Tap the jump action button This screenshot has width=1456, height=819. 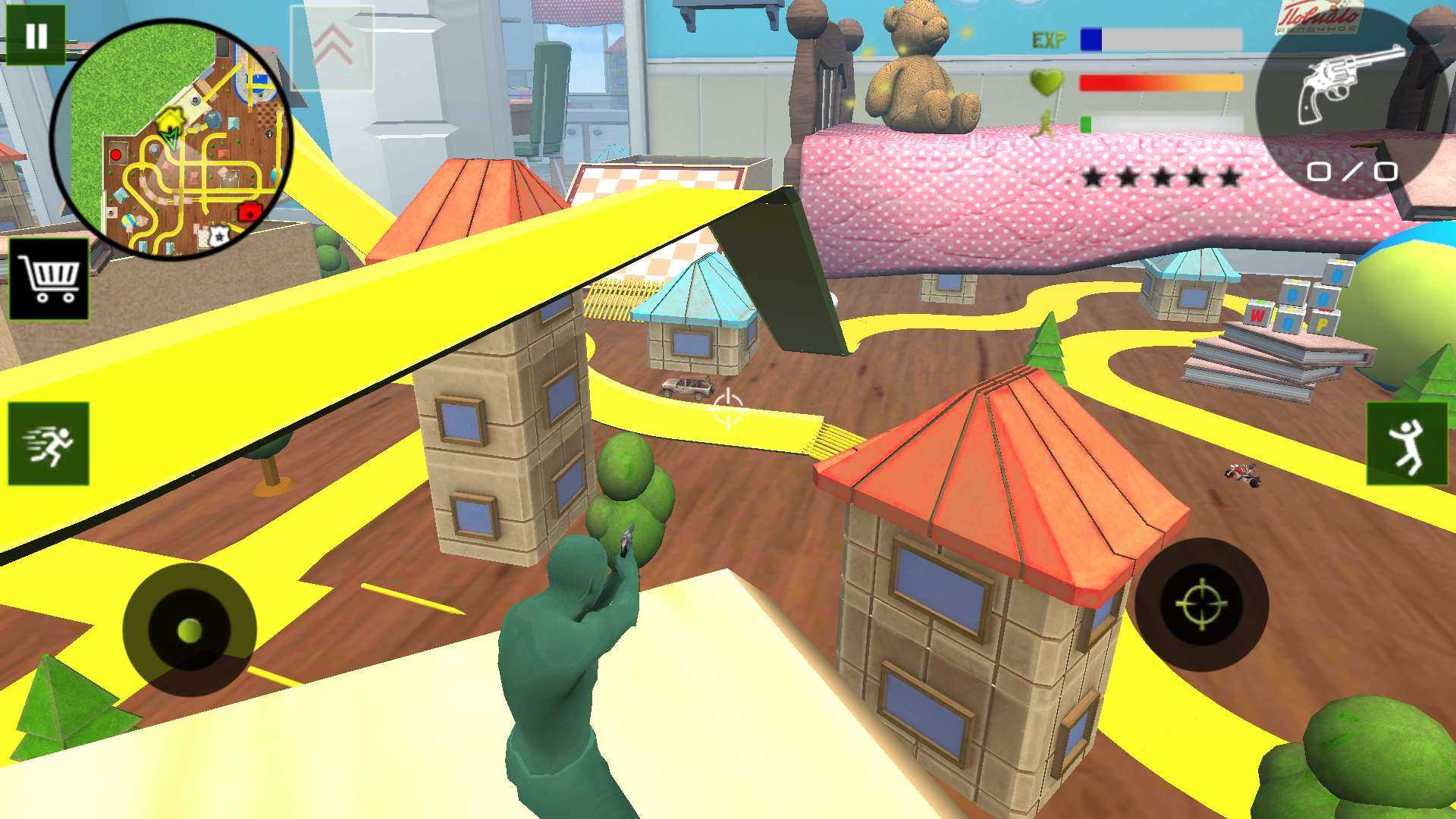tap(1407, 444)
